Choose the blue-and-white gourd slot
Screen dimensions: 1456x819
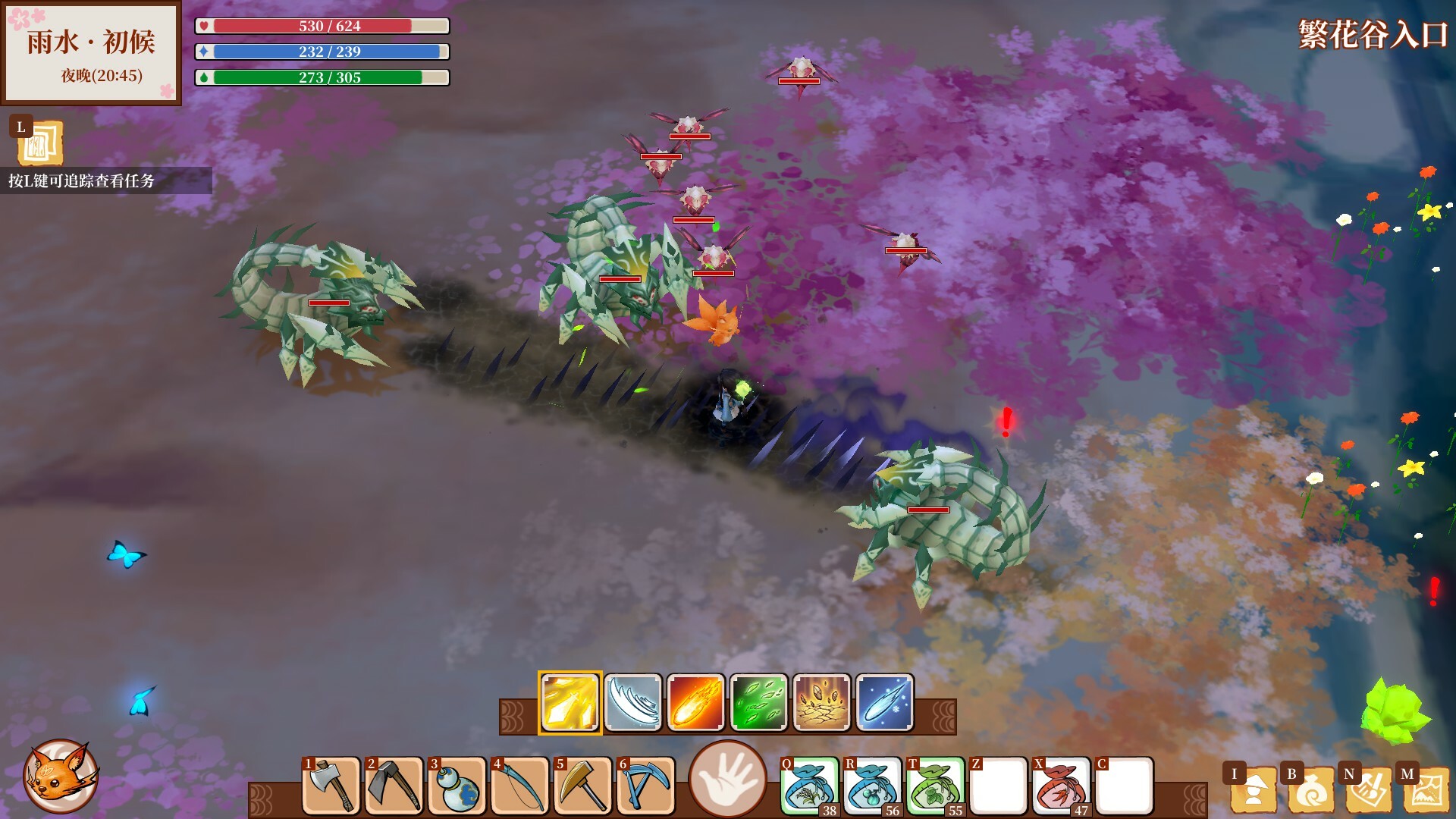point(457,786)
